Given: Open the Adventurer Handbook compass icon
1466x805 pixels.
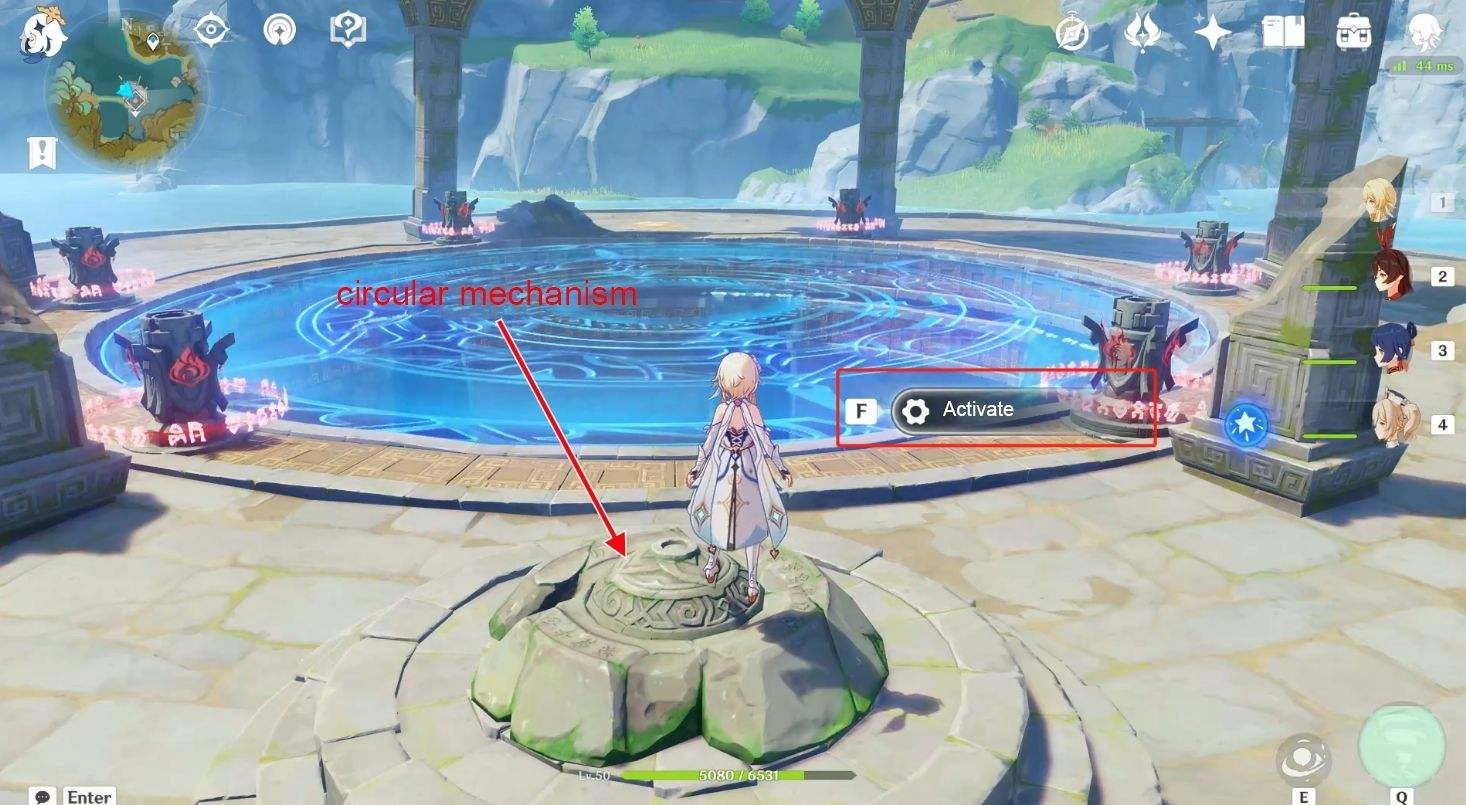Looking at the screenshot, I should (1069, 31).
